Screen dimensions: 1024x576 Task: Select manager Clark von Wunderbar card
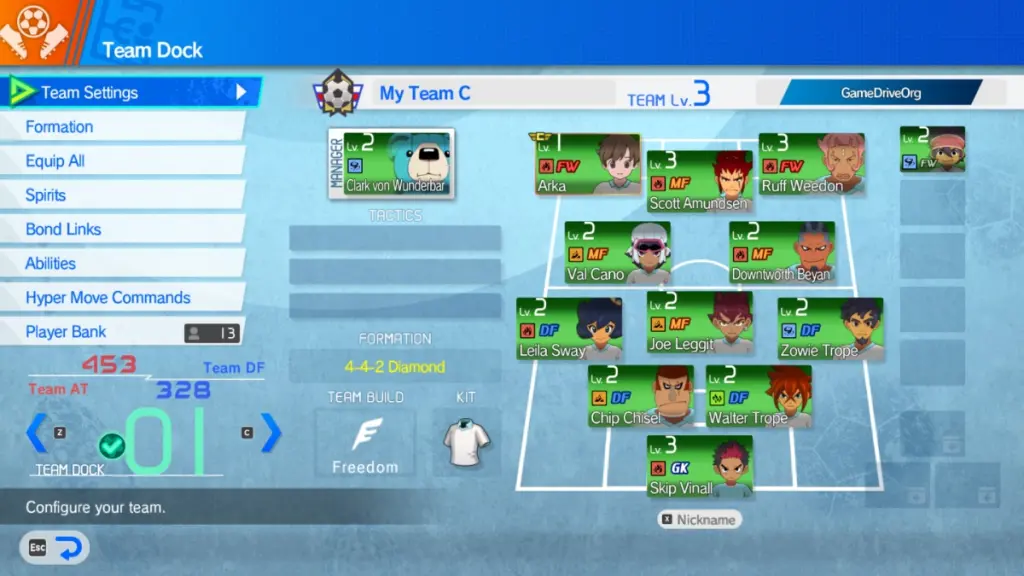tap(391, 163)
